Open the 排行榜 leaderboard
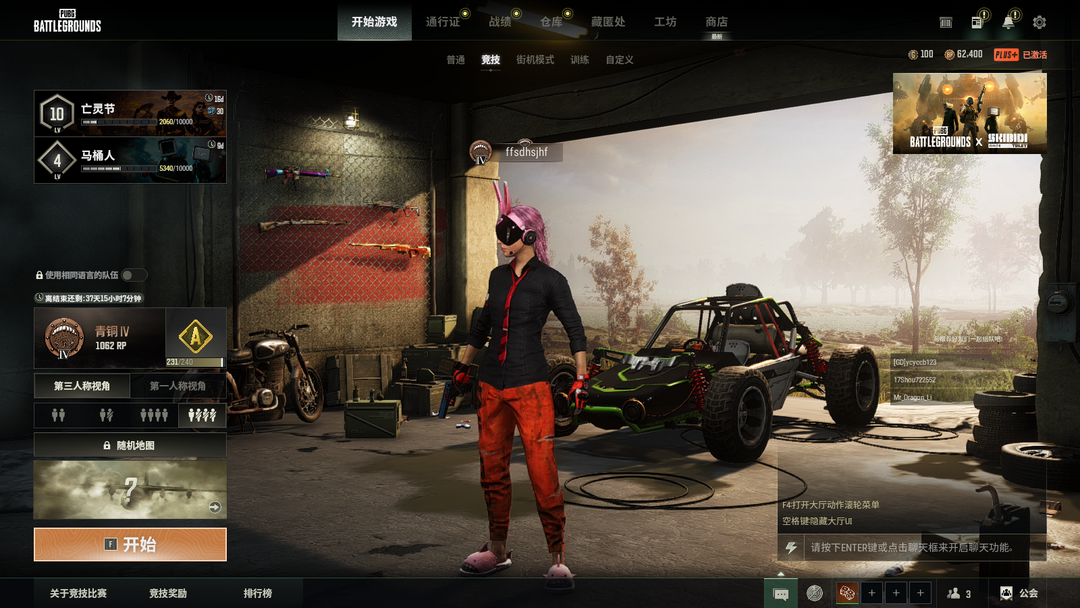 (258, 594)
